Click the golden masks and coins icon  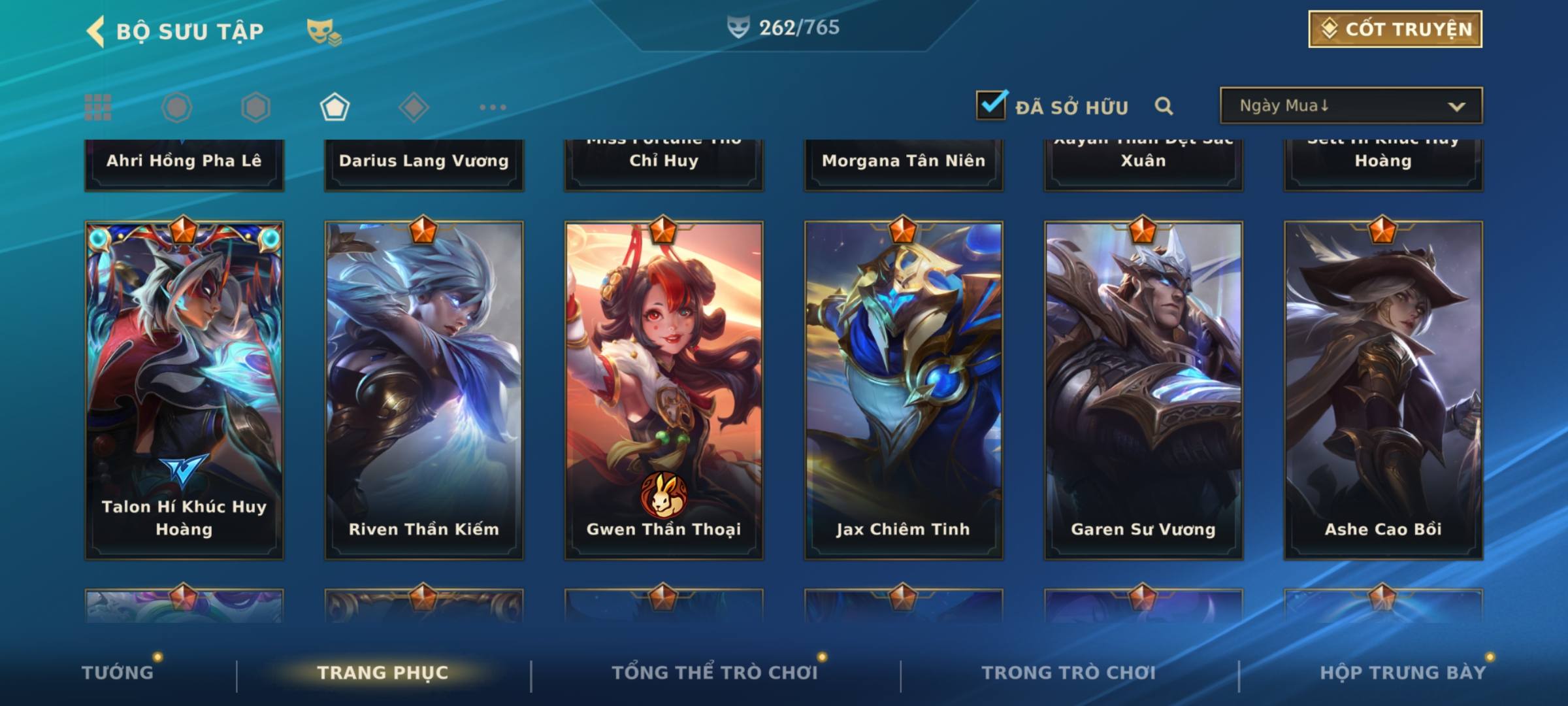click(324, 31)
